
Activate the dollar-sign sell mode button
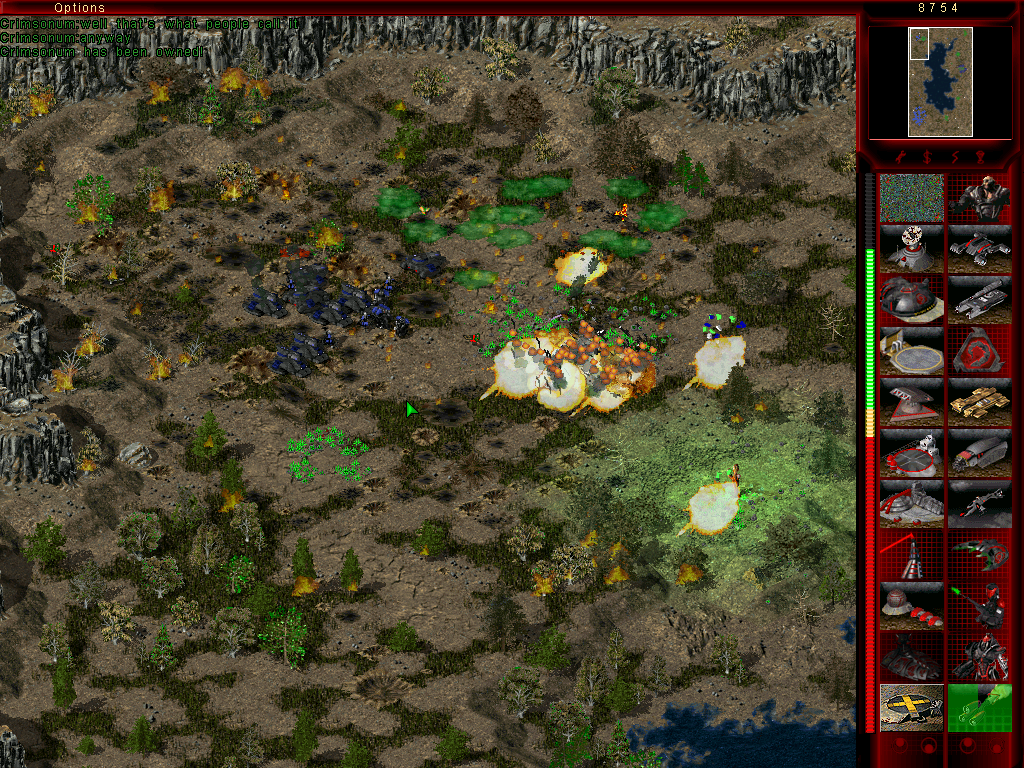click(x=927, y=157)
